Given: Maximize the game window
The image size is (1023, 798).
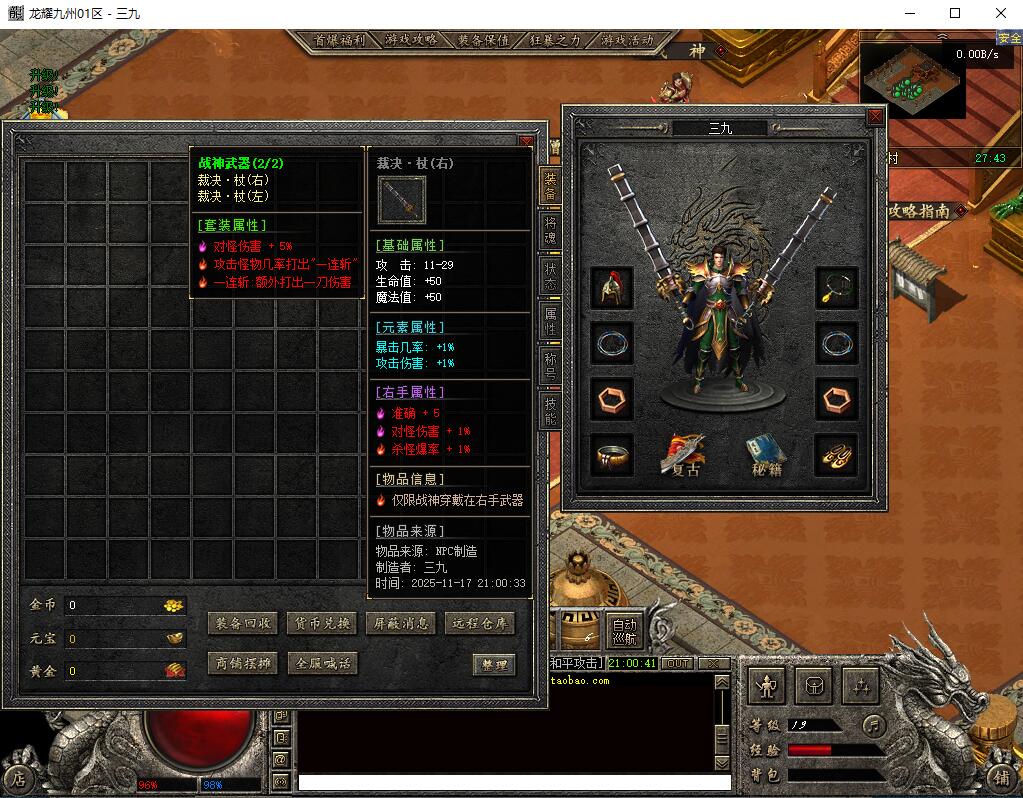Looking at the screenshot, I should [x=955, y=14].
